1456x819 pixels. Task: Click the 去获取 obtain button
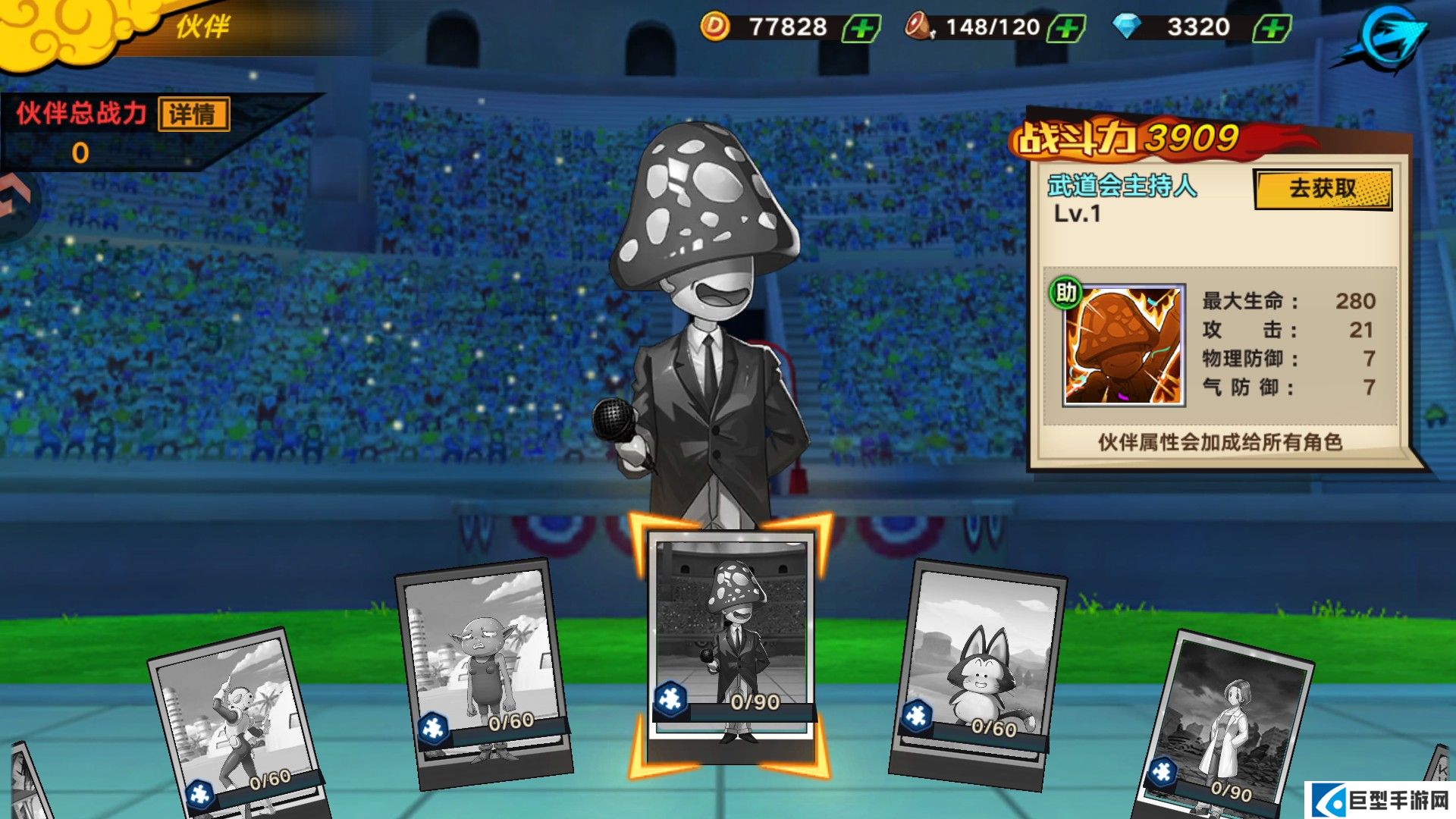pyautogui.click(x=1323, y=189)
